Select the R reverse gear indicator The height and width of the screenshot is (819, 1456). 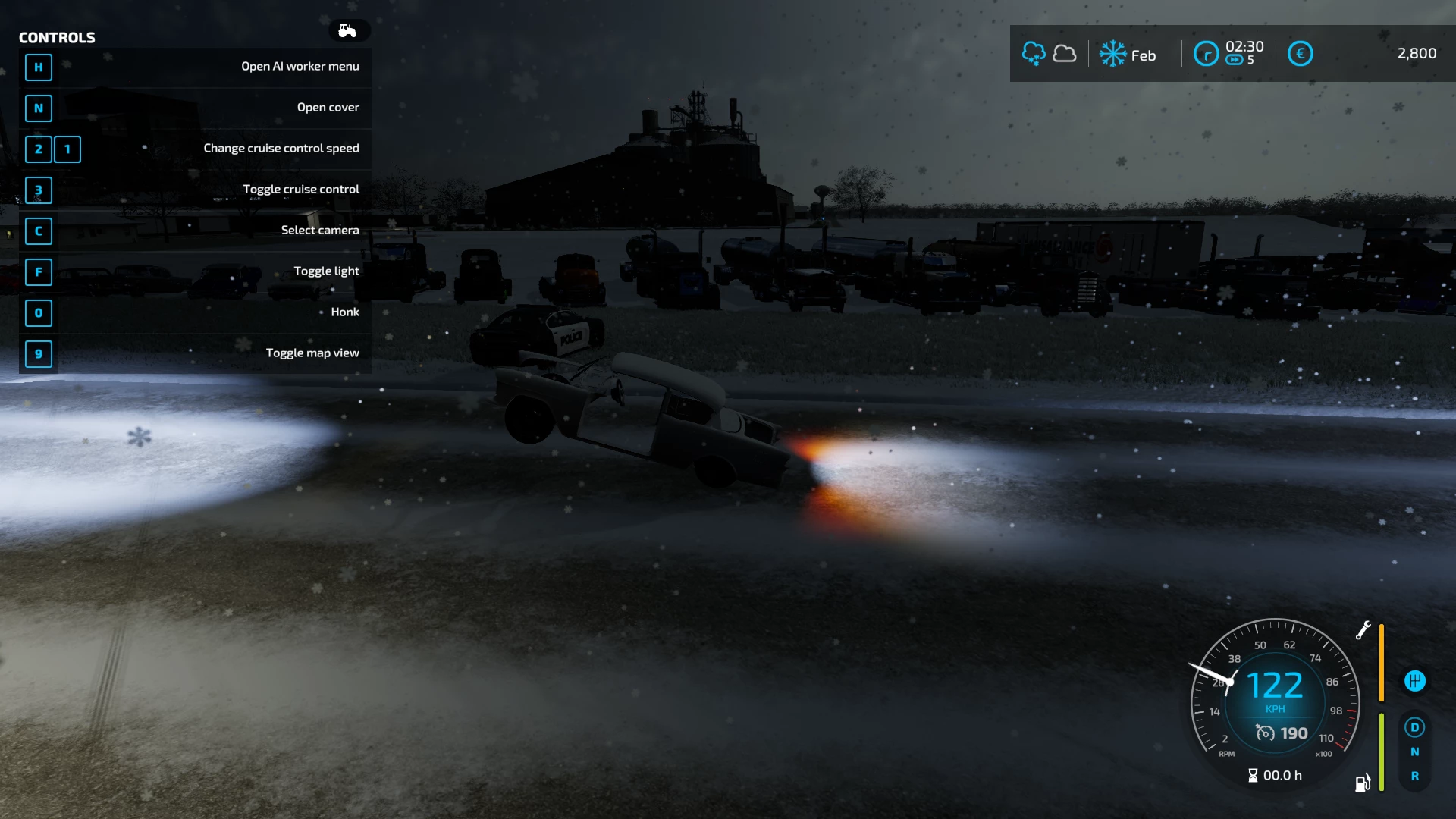(x=1414, y=777)
